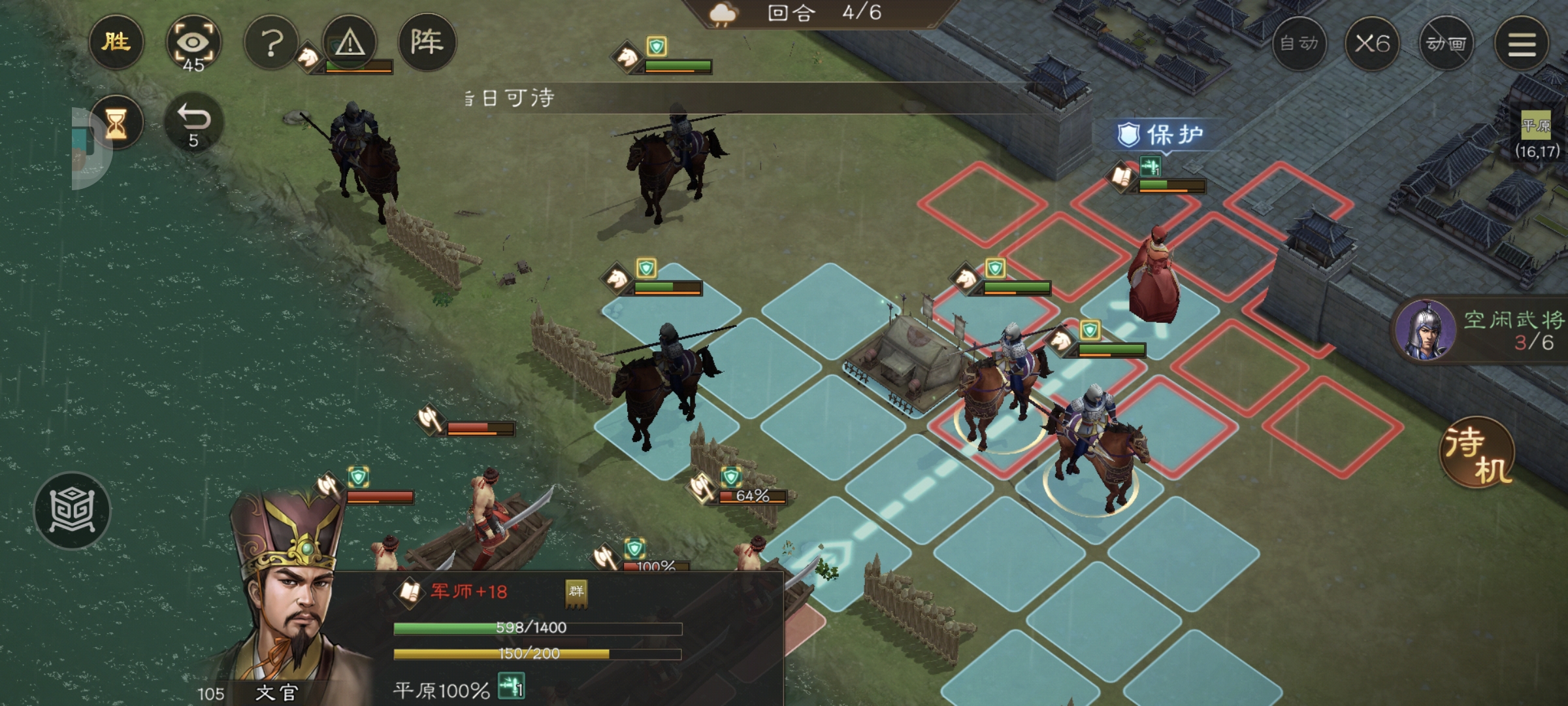Open the 胜 victory conditions button
This screenshot has width=1568, height=706.
[x=116, y=42]
